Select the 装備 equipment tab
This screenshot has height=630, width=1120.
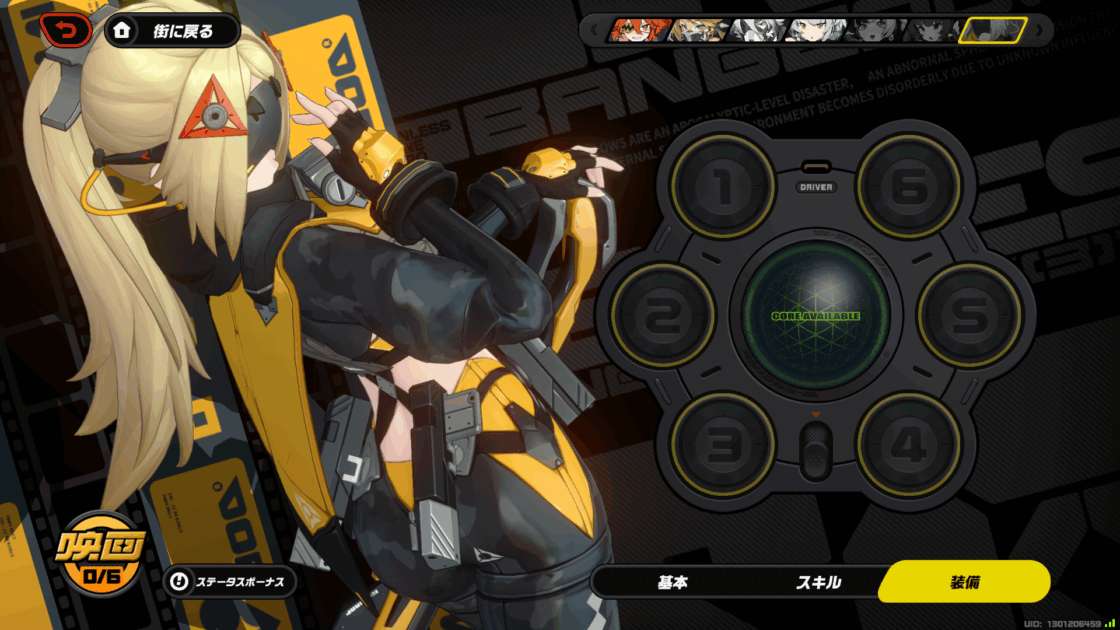[x=964, y=582]
